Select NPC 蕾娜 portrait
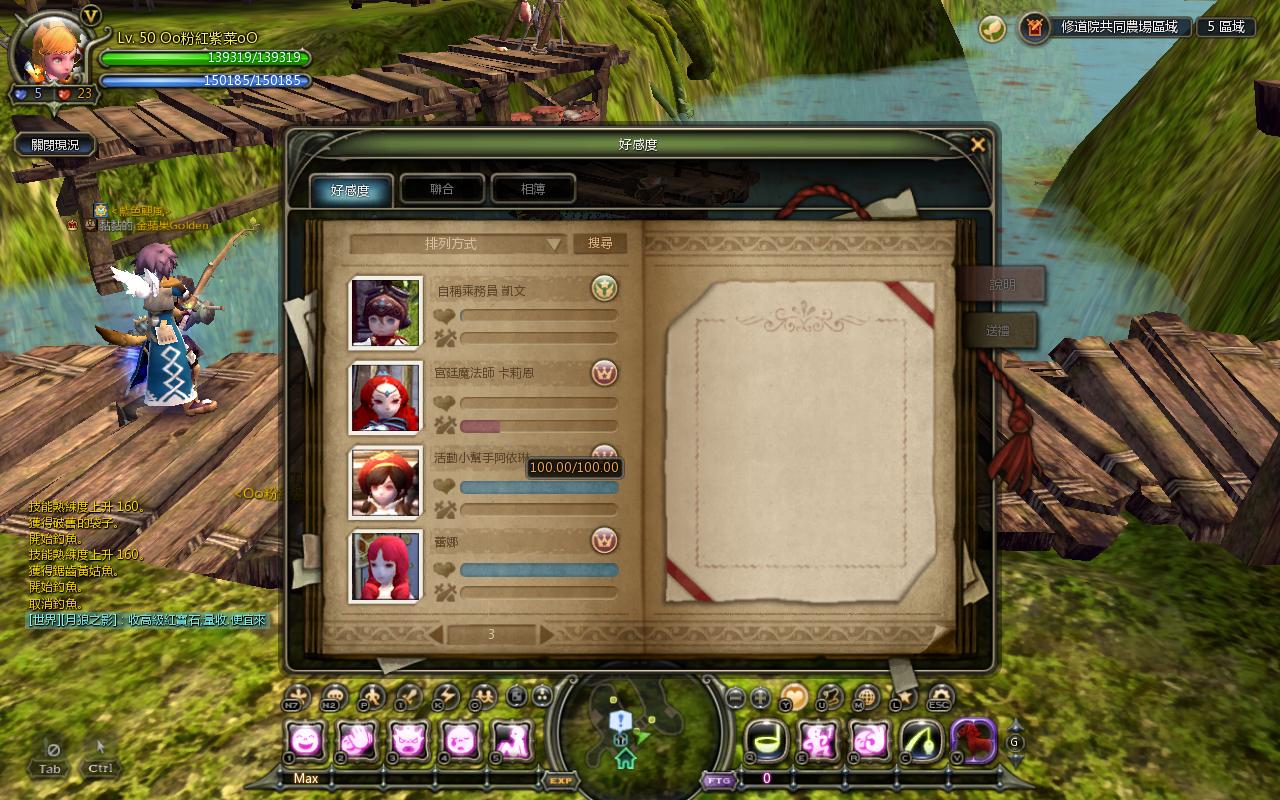The width and height of the screenshot is (1280, 800). pyautogui.click(x=385, y=566)
